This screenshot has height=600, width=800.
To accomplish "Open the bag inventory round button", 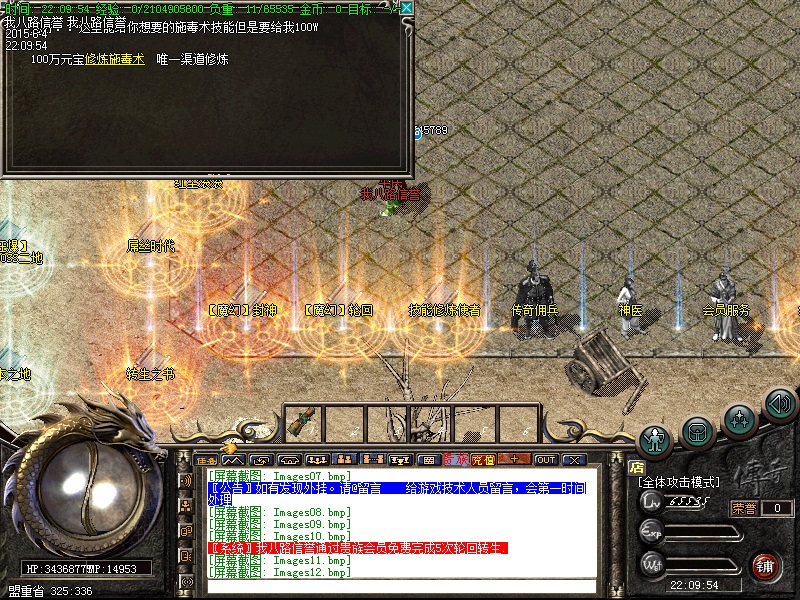I will click(697, 431).
